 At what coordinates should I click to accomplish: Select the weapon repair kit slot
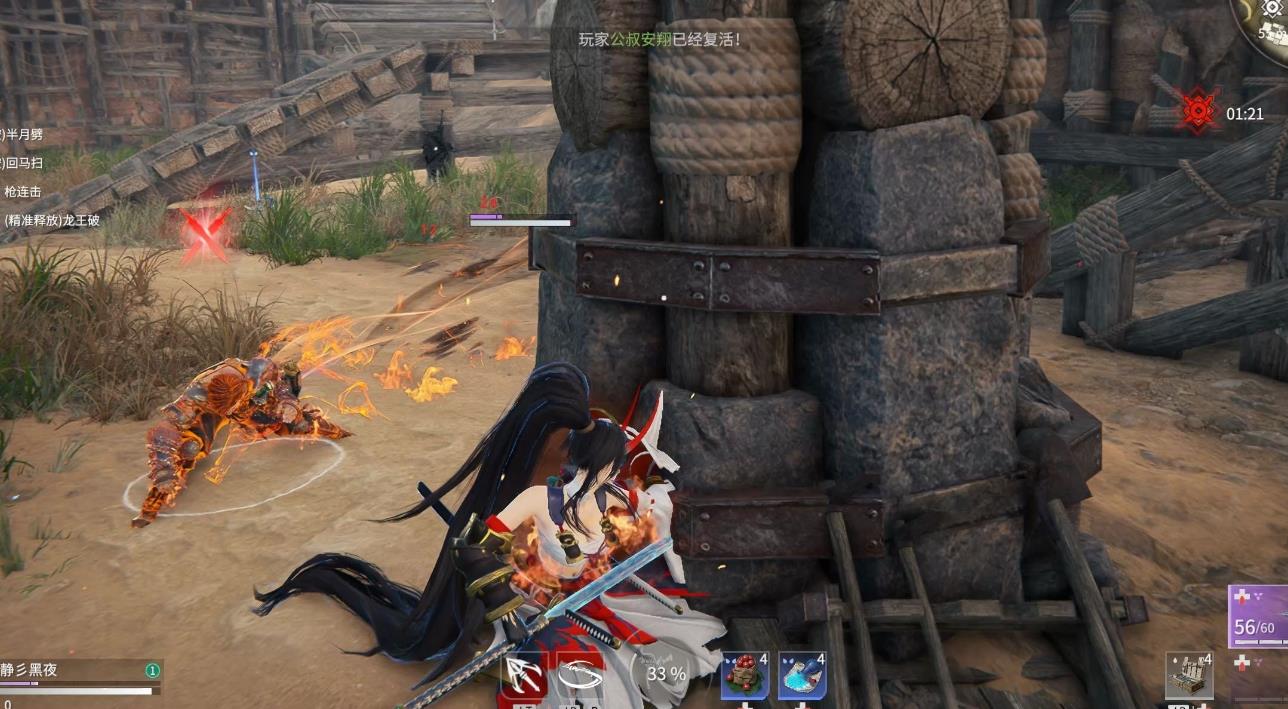1189,676
